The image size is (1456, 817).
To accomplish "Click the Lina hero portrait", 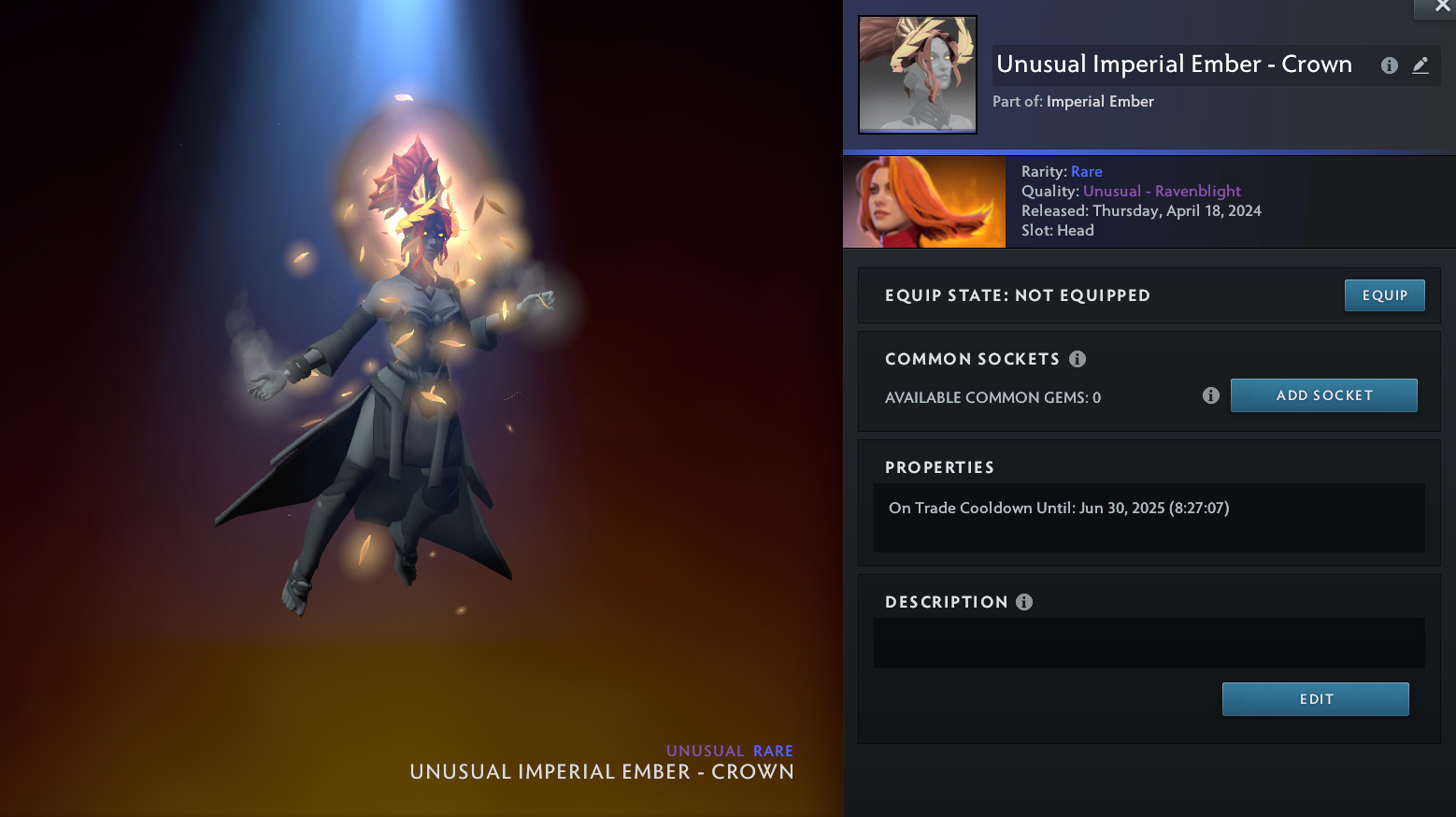I will (x=924, y=202).
